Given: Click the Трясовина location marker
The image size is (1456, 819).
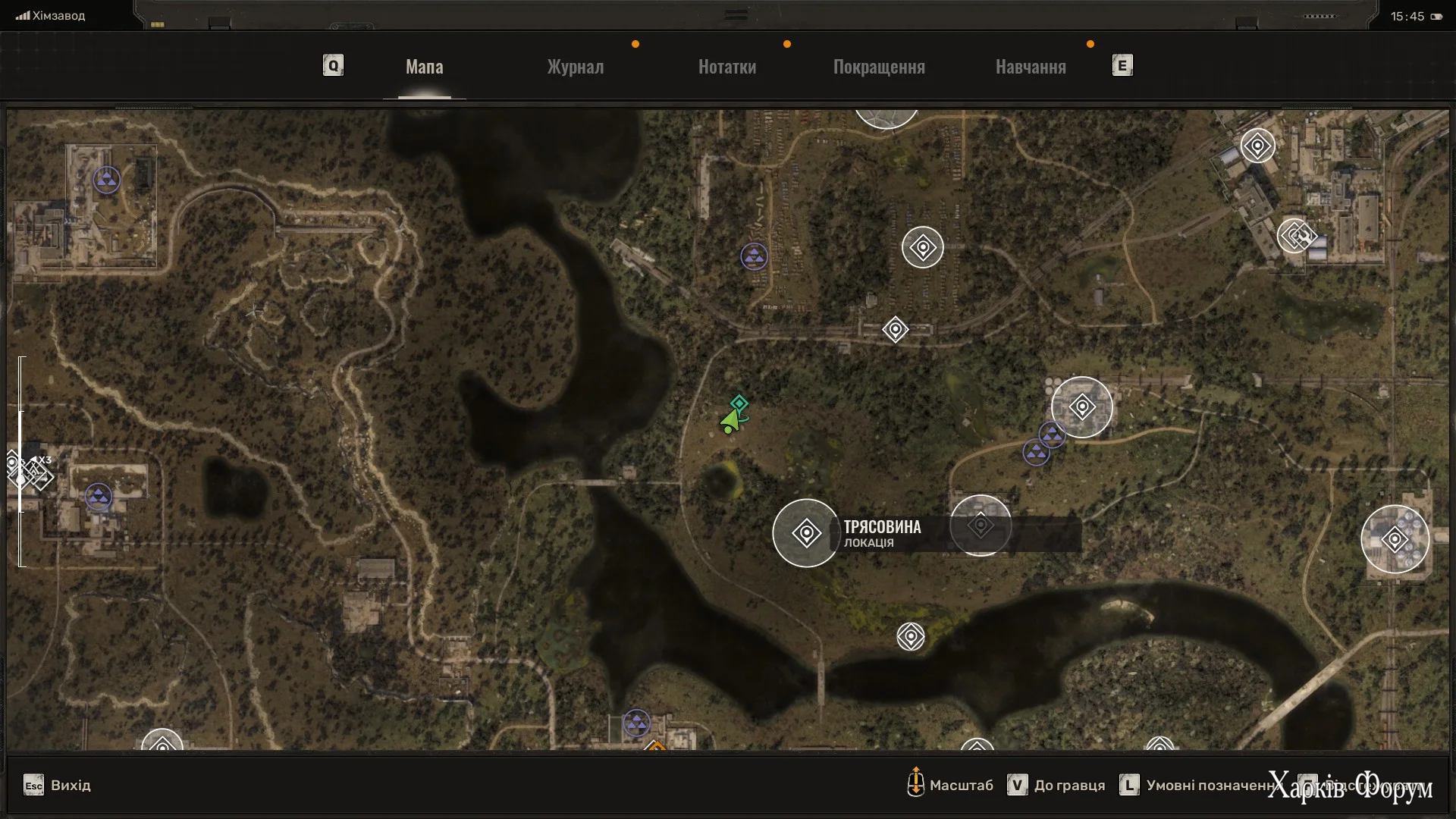Looking at the screenshot, I should (806, 533).
